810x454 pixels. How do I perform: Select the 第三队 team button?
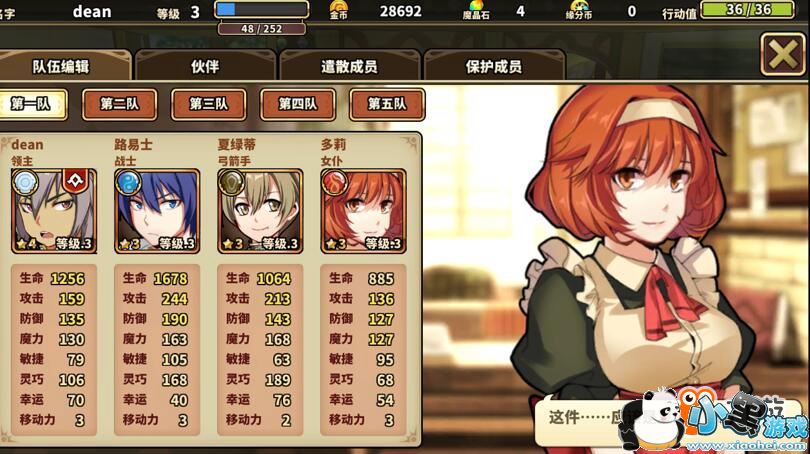(209, 104)
